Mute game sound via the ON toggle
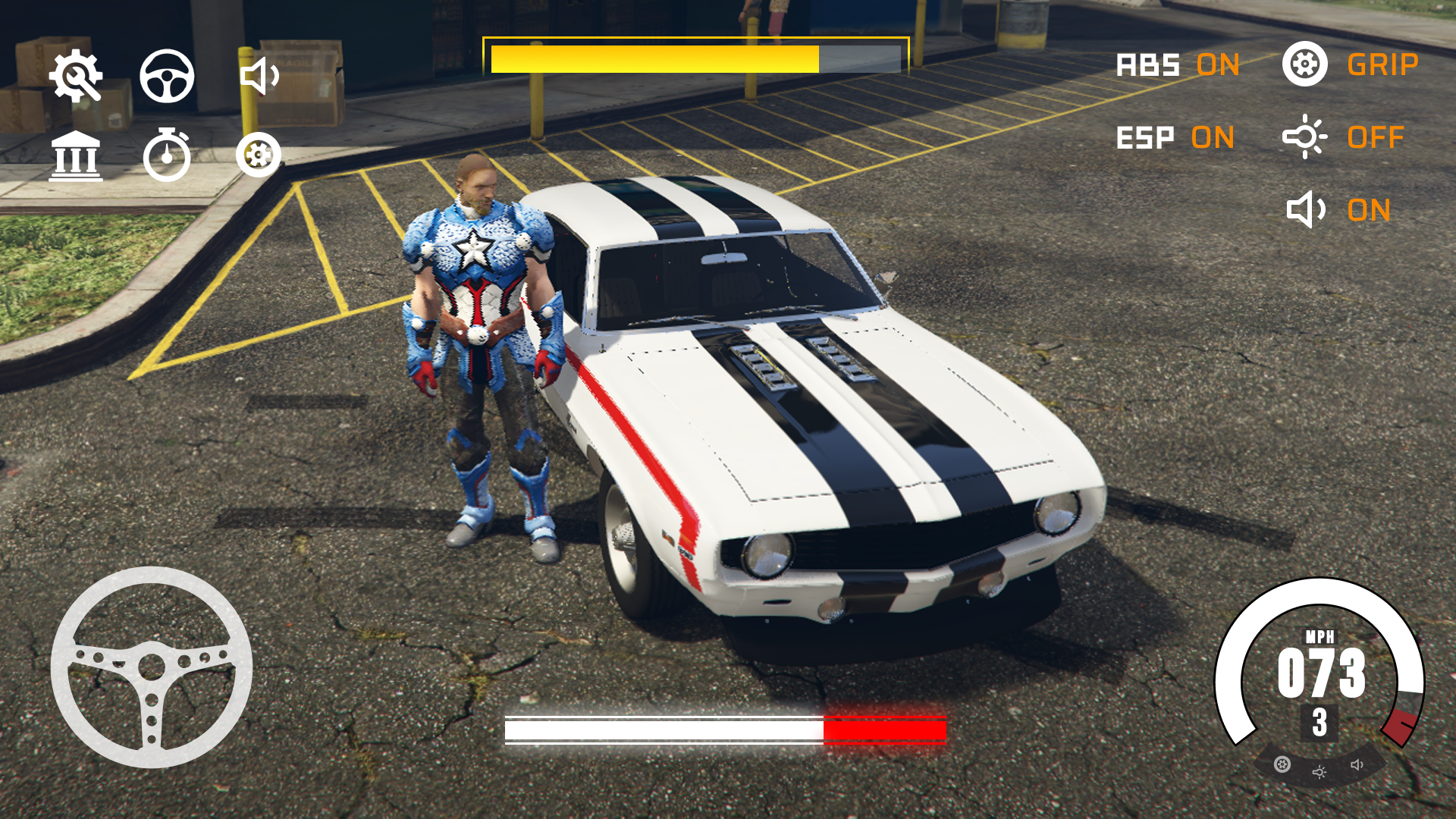 tap(1370, 209)
